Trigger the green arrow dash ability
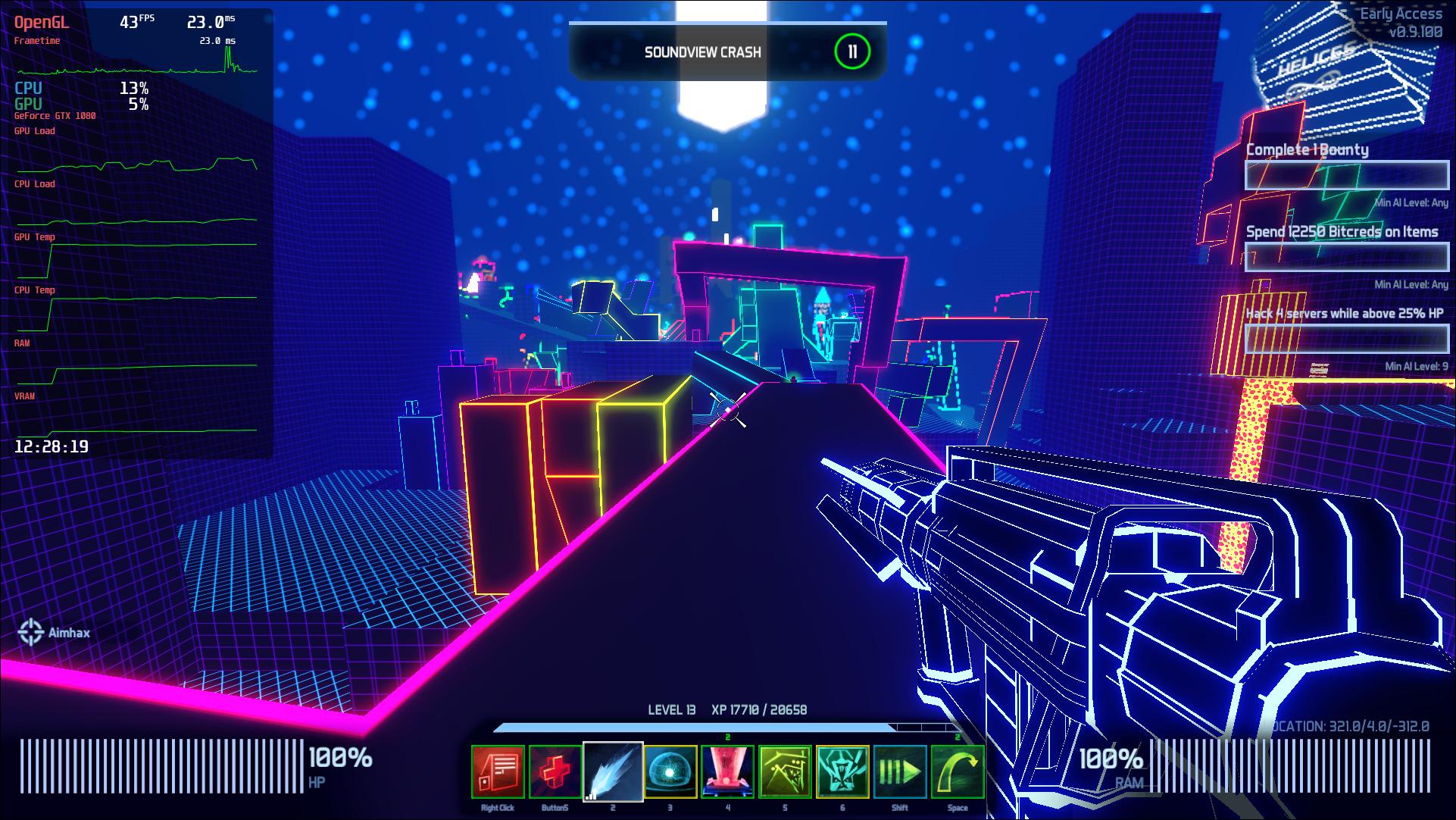The image size is (1456, 820). [900, 771]
